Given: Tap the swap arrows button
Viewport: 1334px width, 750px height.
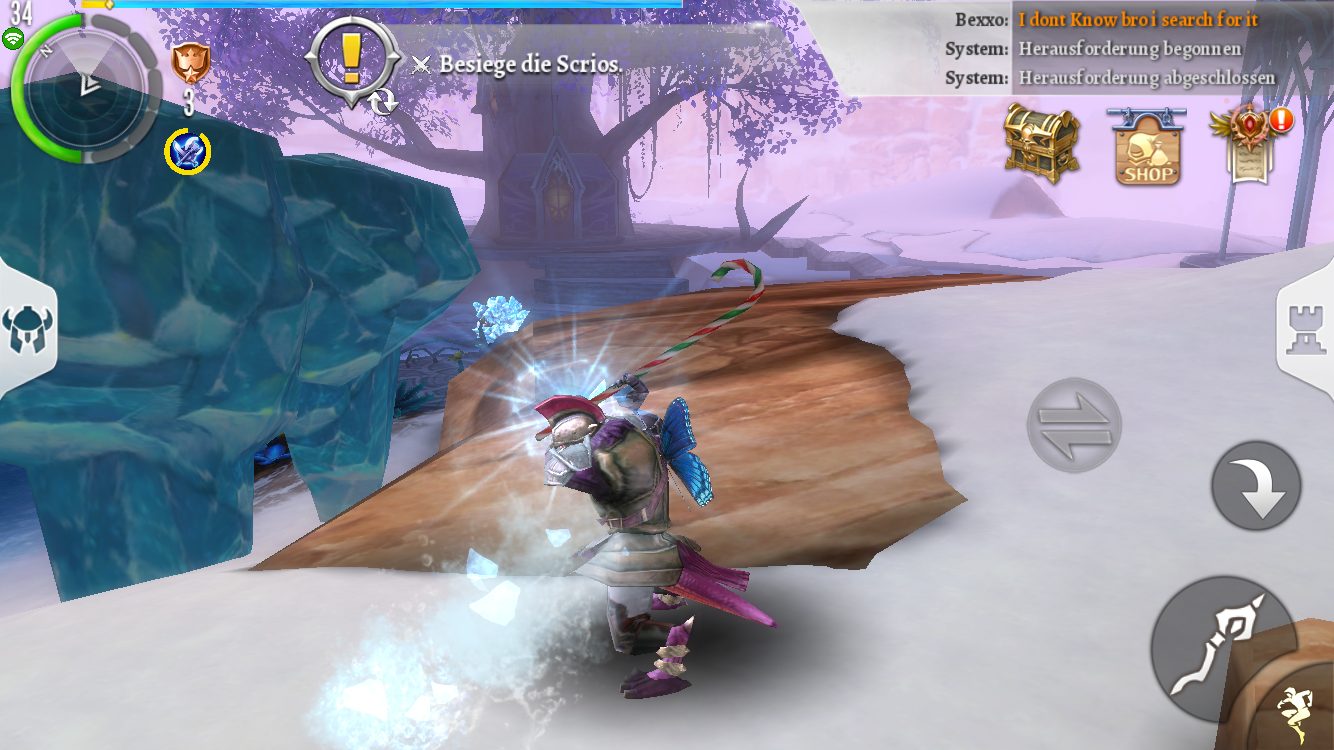Looking at the screenshot, I should point(1074,425).
